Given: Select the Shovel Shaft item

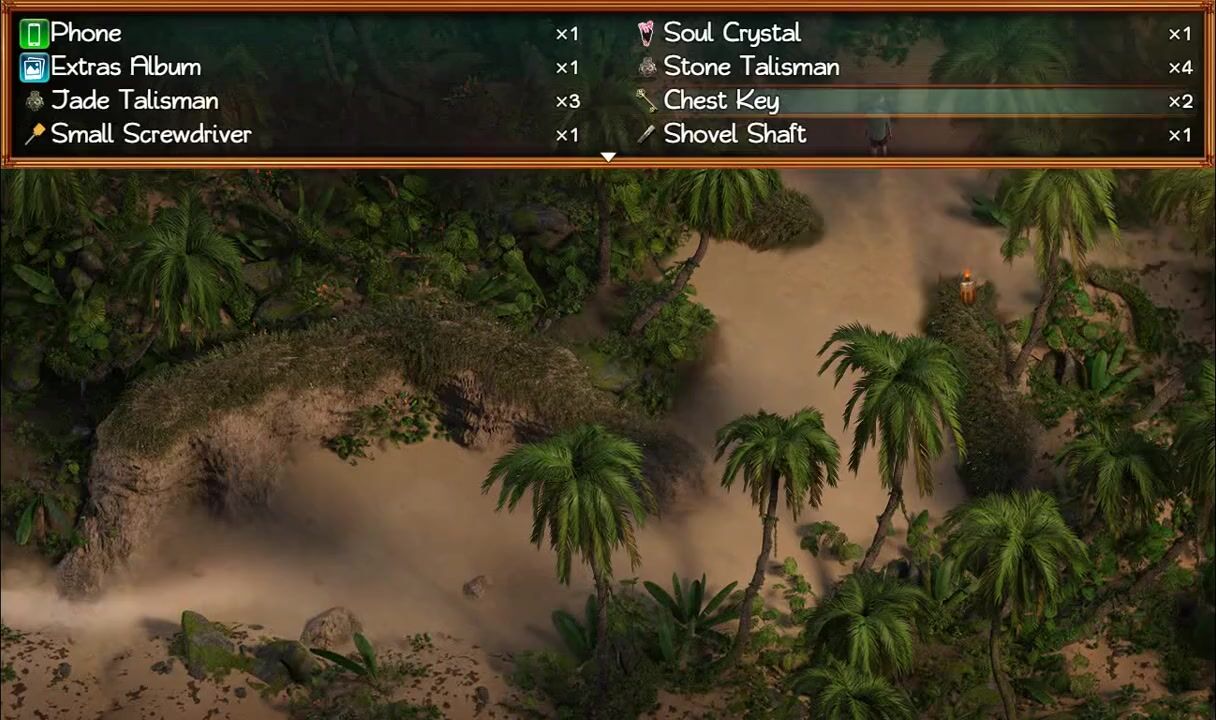Looking at the screenshot, I should (x=734, y=134).
